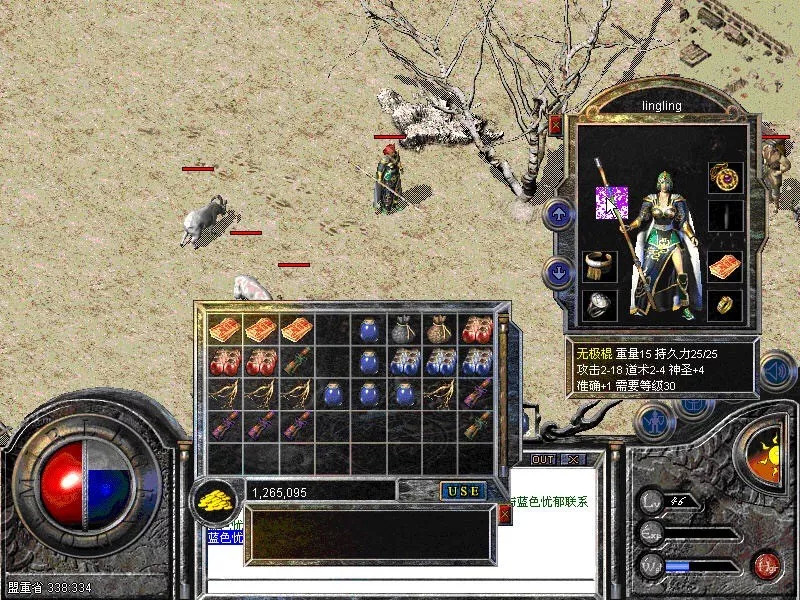
Task: Click the equipped silver ring slot
Action: pos(600,305)
